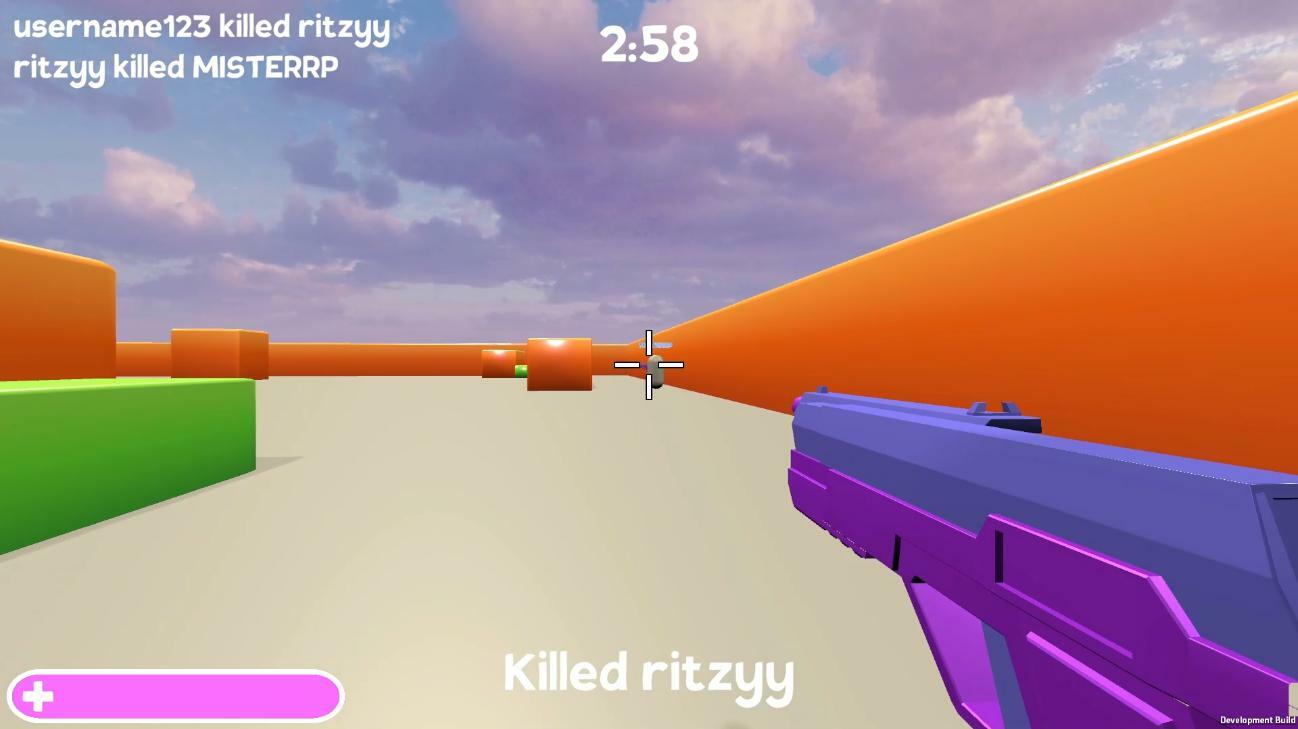This screenshot has height=729, width=1298.
Task: Click the 'Killed ritzyy' notification text
Action: point(648,674)
